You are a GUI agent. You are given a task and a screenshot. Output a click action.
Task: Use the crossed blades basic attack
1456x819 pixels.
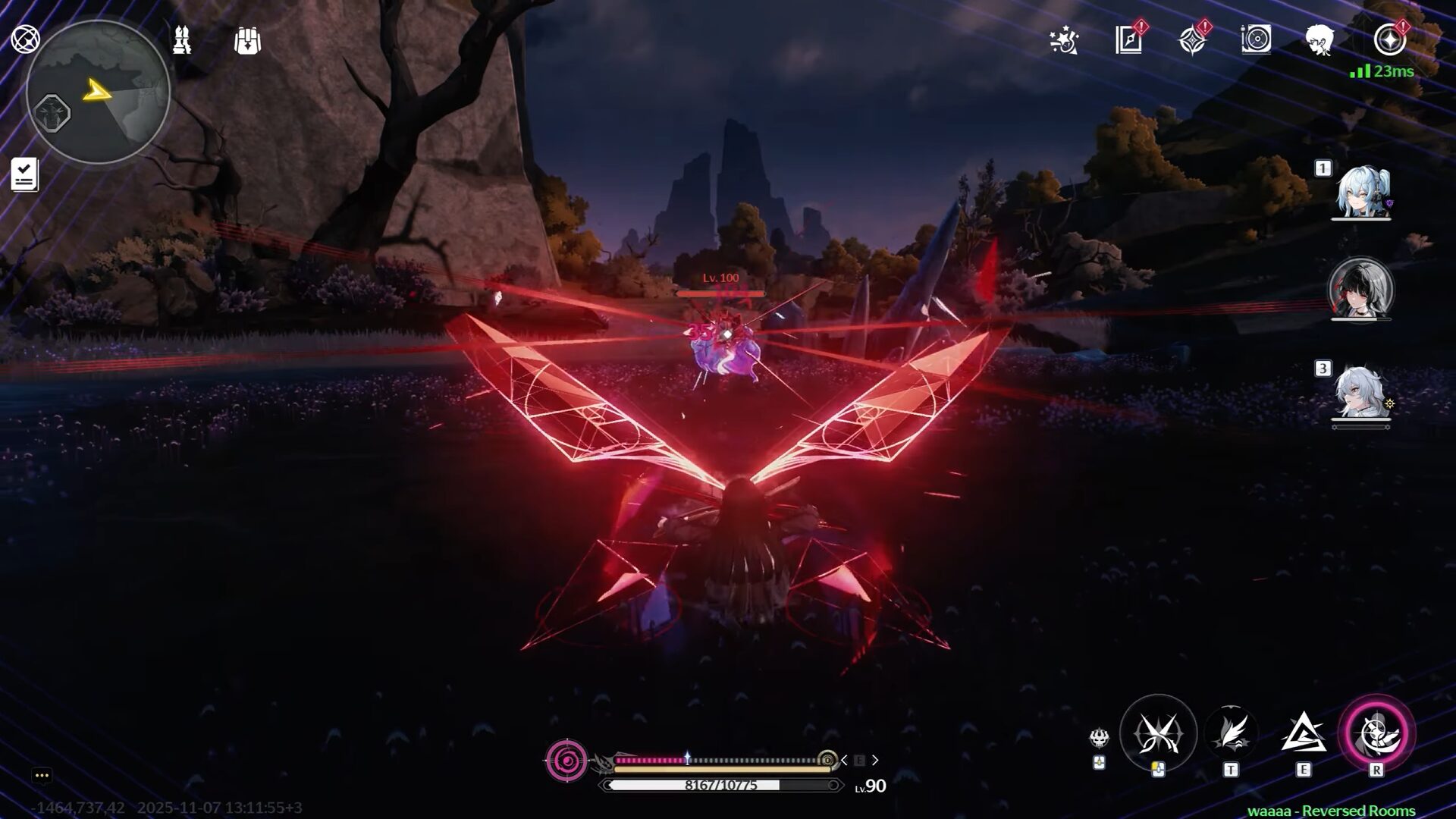point(1158,733)
